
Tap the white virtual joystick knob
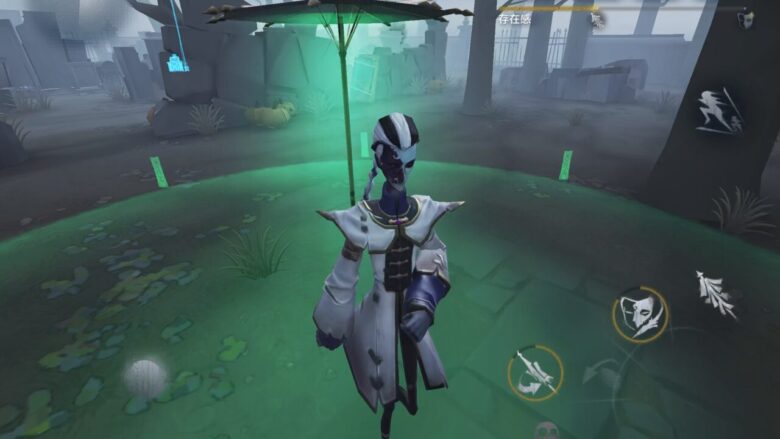click(x=144, y=378)
